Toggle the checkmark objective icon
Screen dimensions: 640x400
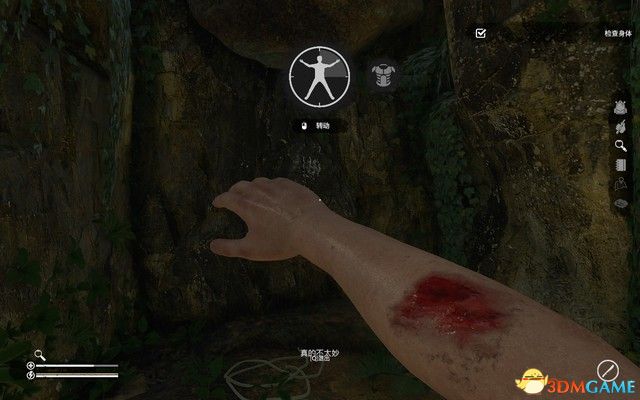point(481,33)
